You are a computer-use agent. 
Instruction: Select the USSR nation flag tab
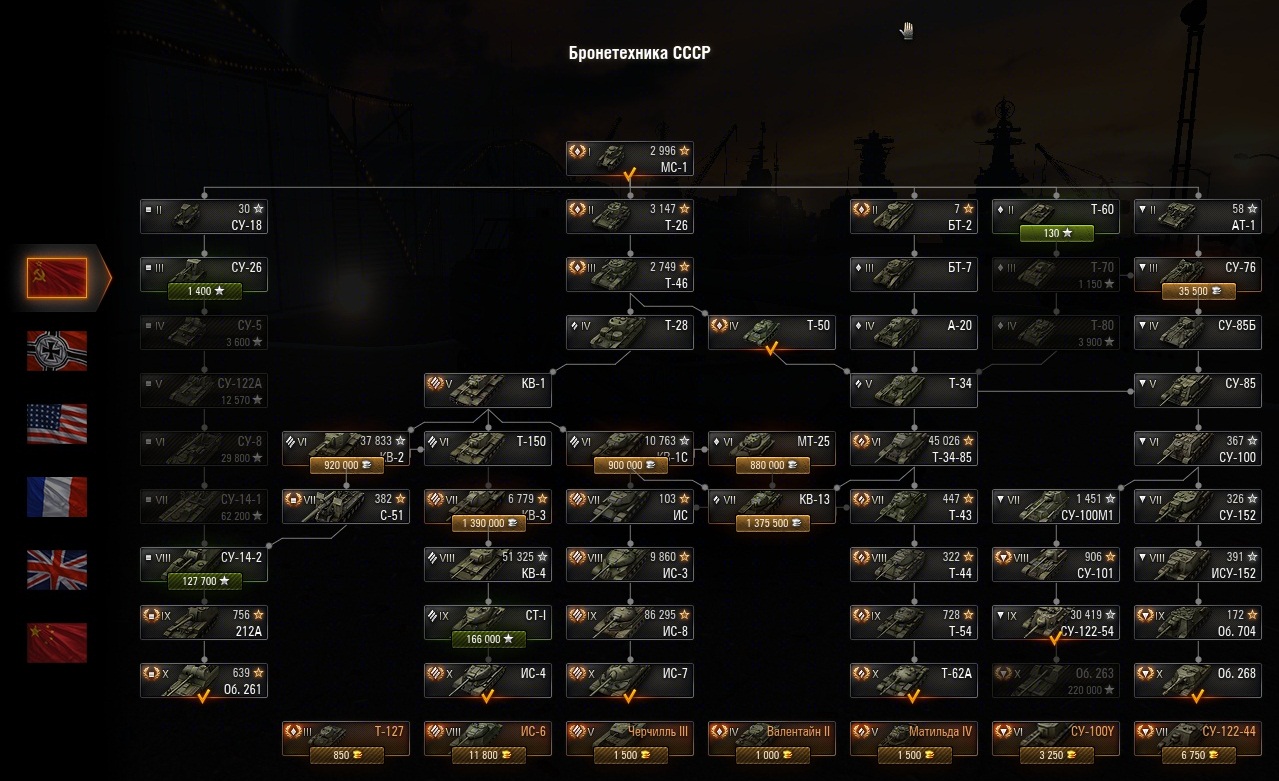pyautogui.click(x=57, y=277)
